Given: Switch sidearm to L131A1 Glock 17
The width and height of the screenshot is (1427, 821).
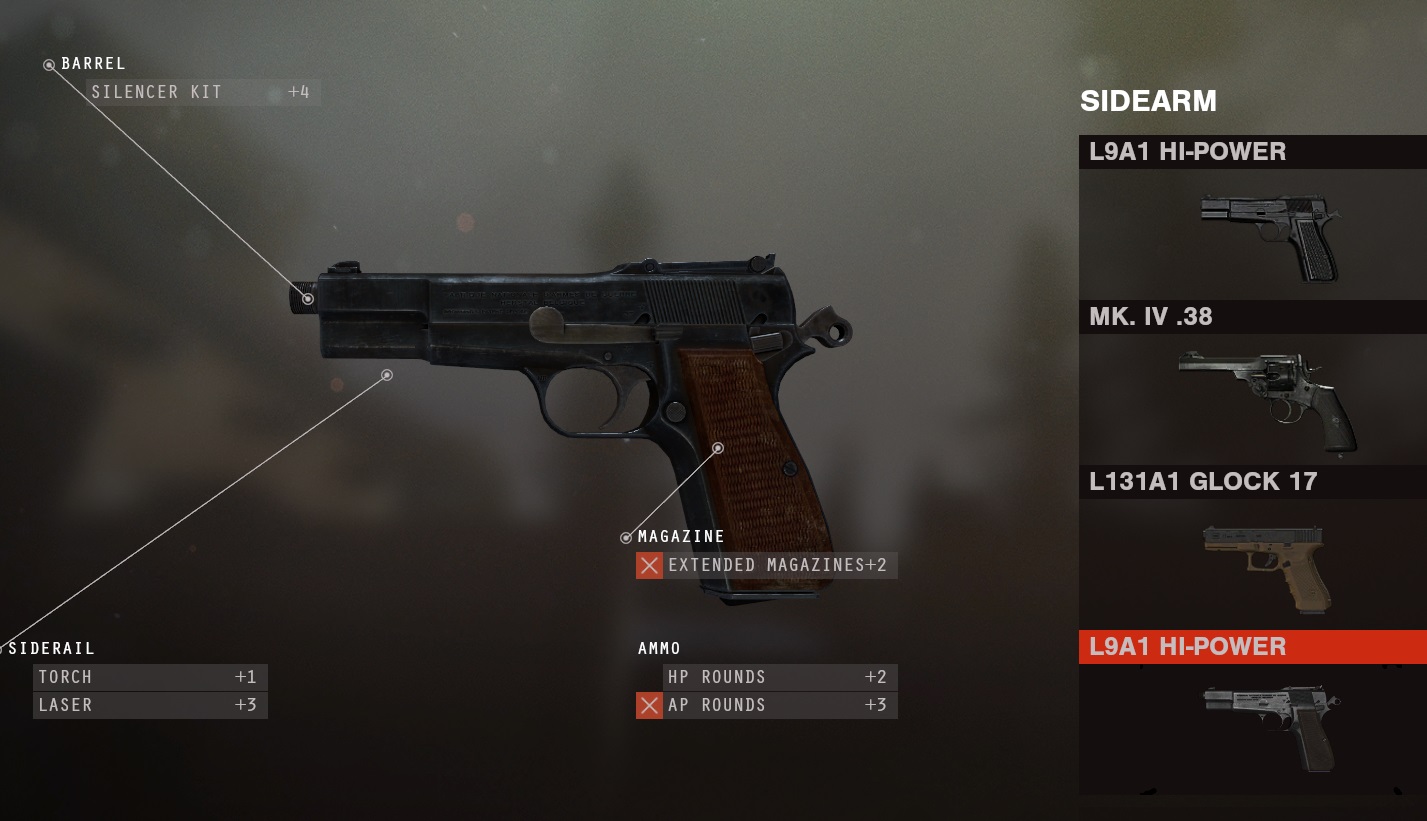Looking at the screenshot, I should 1252,548.
